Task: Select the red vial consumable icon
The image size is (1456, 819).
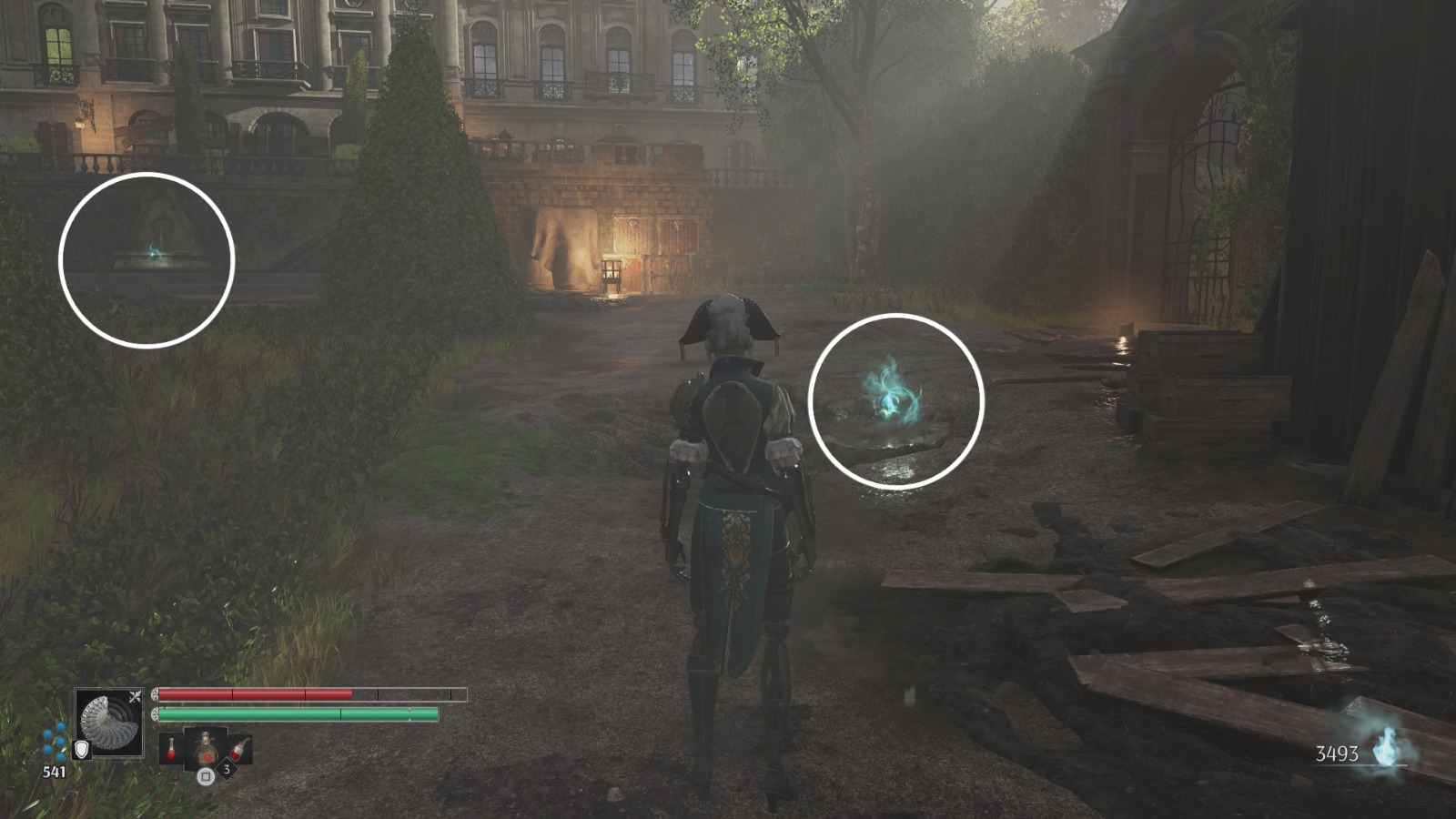Action: 171,749
